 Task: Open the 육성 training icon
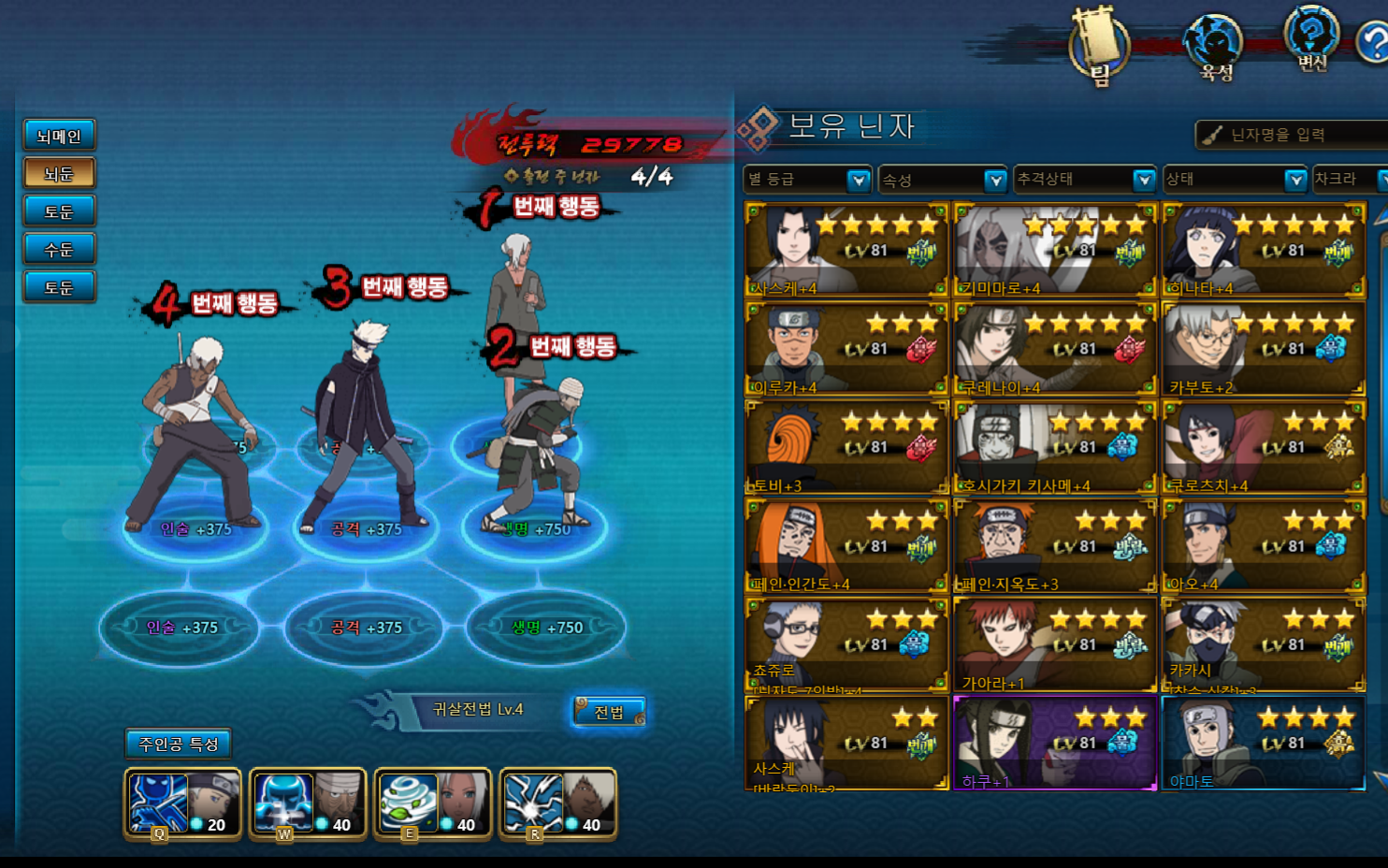pos(1215,49)
